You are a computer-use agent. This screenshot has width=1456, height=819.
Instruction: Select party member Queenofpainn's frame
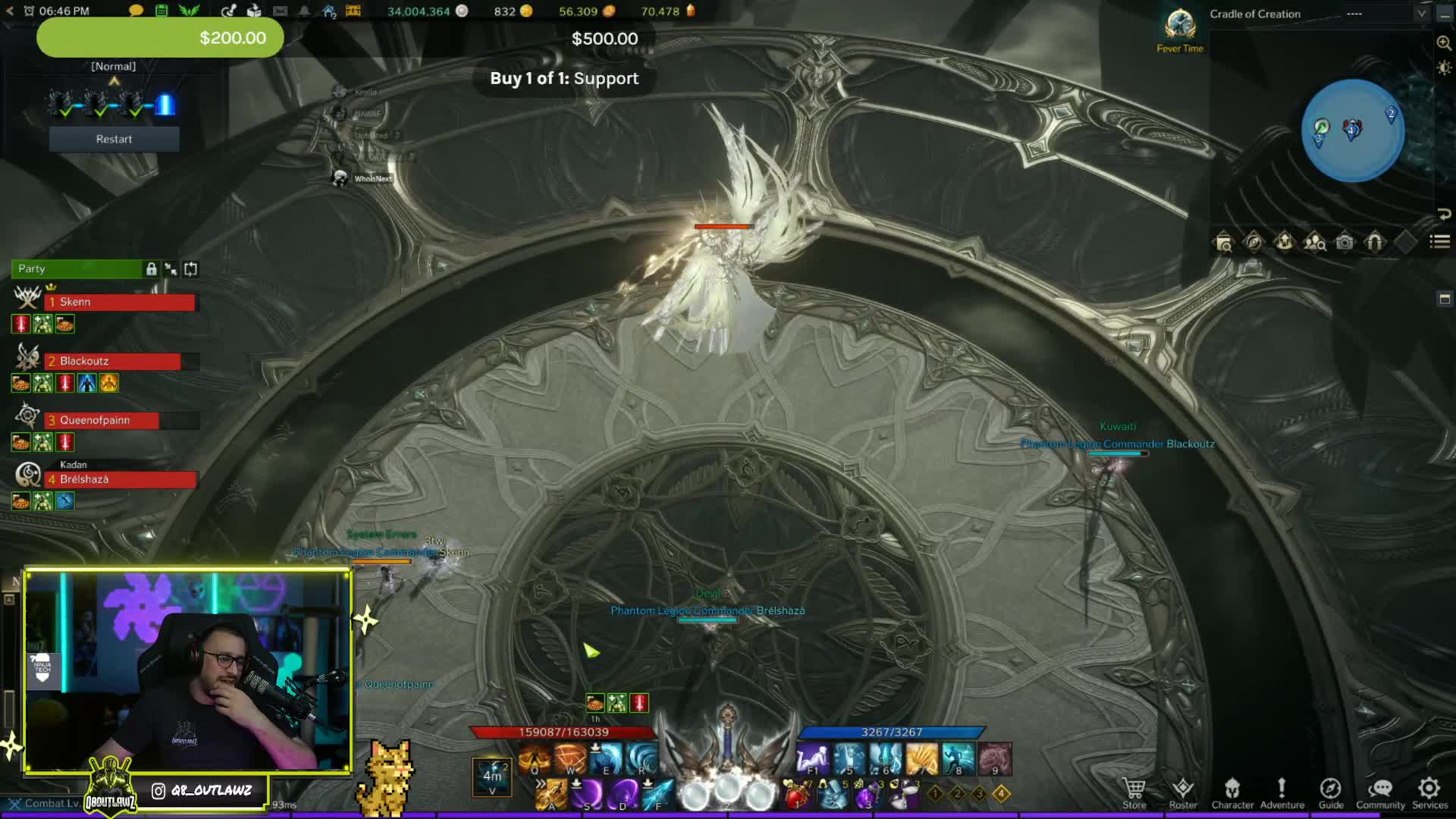[102, 420]
